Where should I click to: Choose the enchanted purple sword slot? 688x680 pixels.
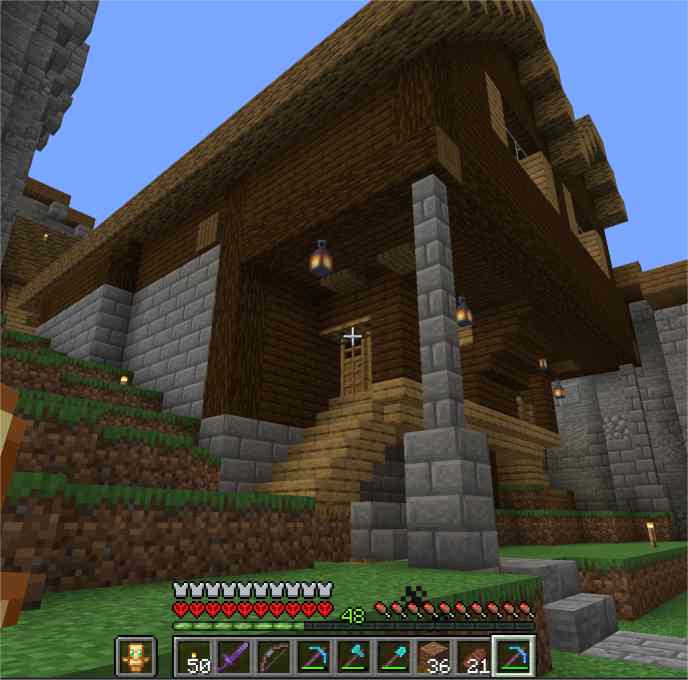235,657
